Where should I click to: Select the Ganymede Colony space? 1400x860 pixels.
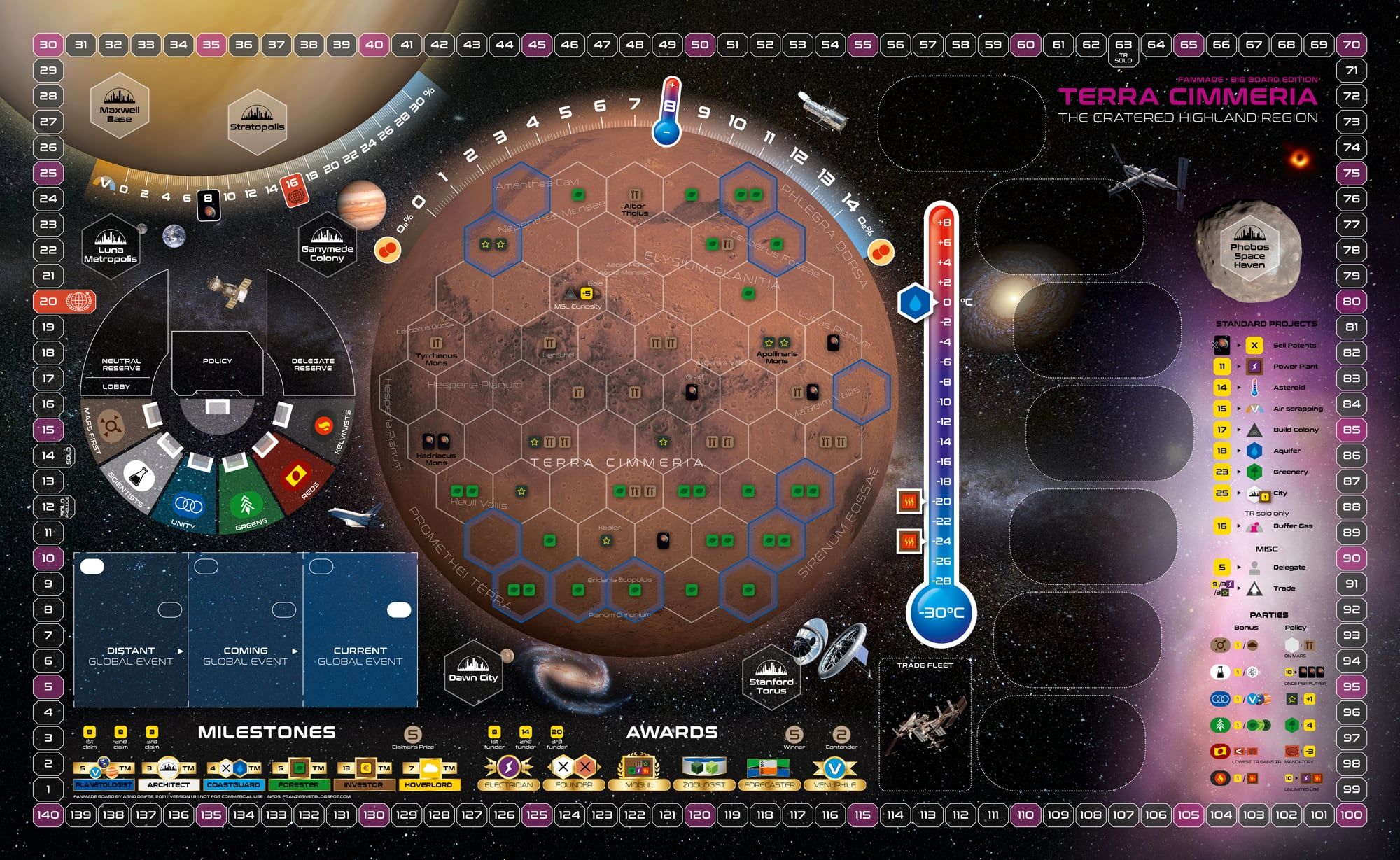pos(327,246)
